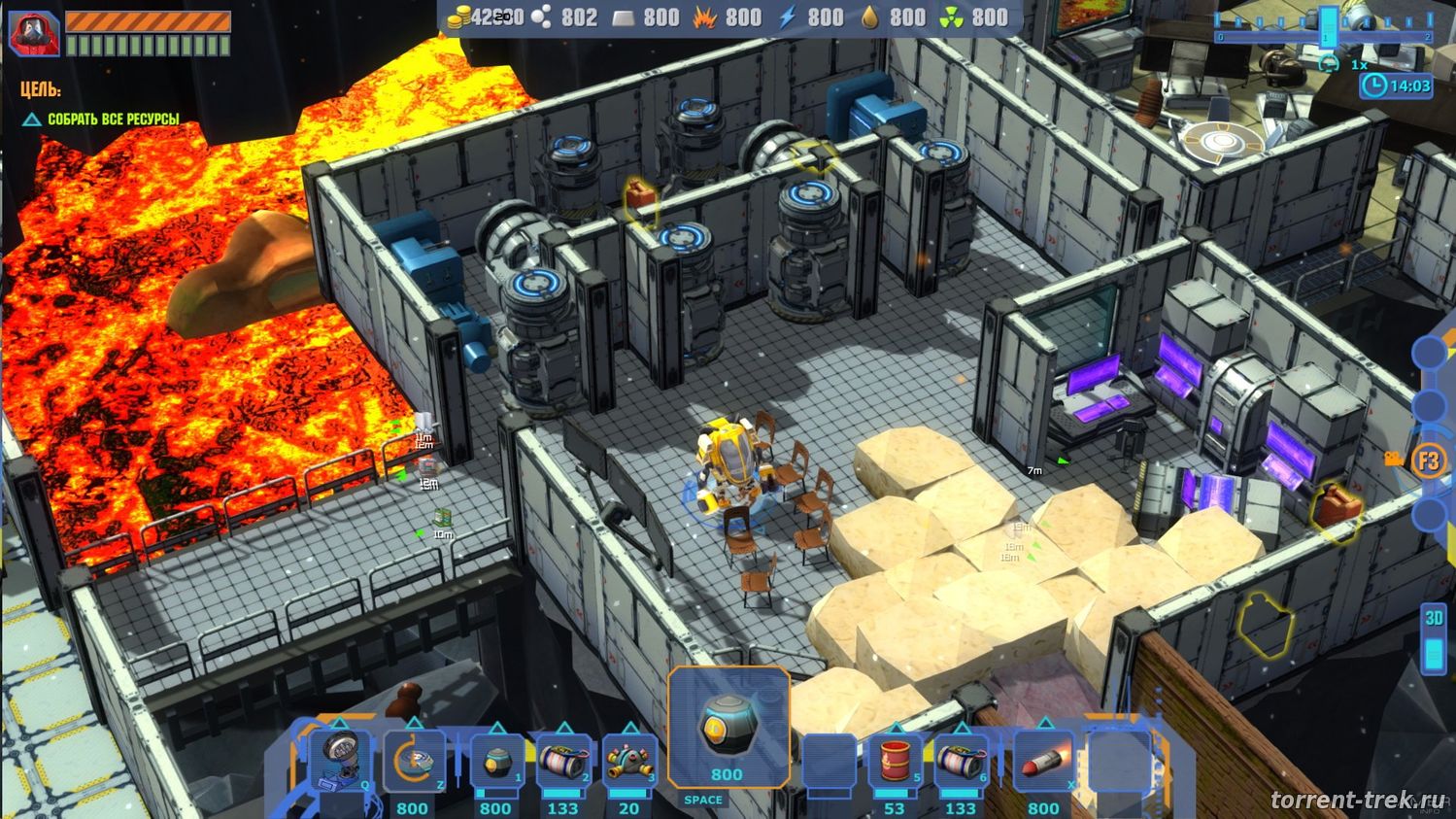The height and width of the screenshot is (819, 1456).
Task: Click the large selected bomb slot
Action: coord(728,729)
